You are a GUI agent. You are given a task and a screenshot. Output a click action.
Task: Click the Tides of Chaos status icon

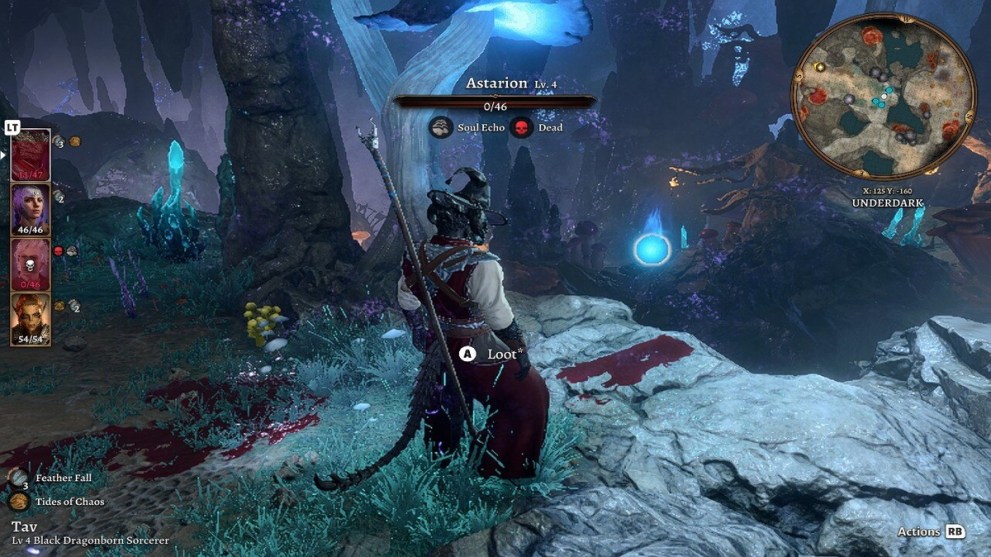pyautogui.click(x=19, y=501)
